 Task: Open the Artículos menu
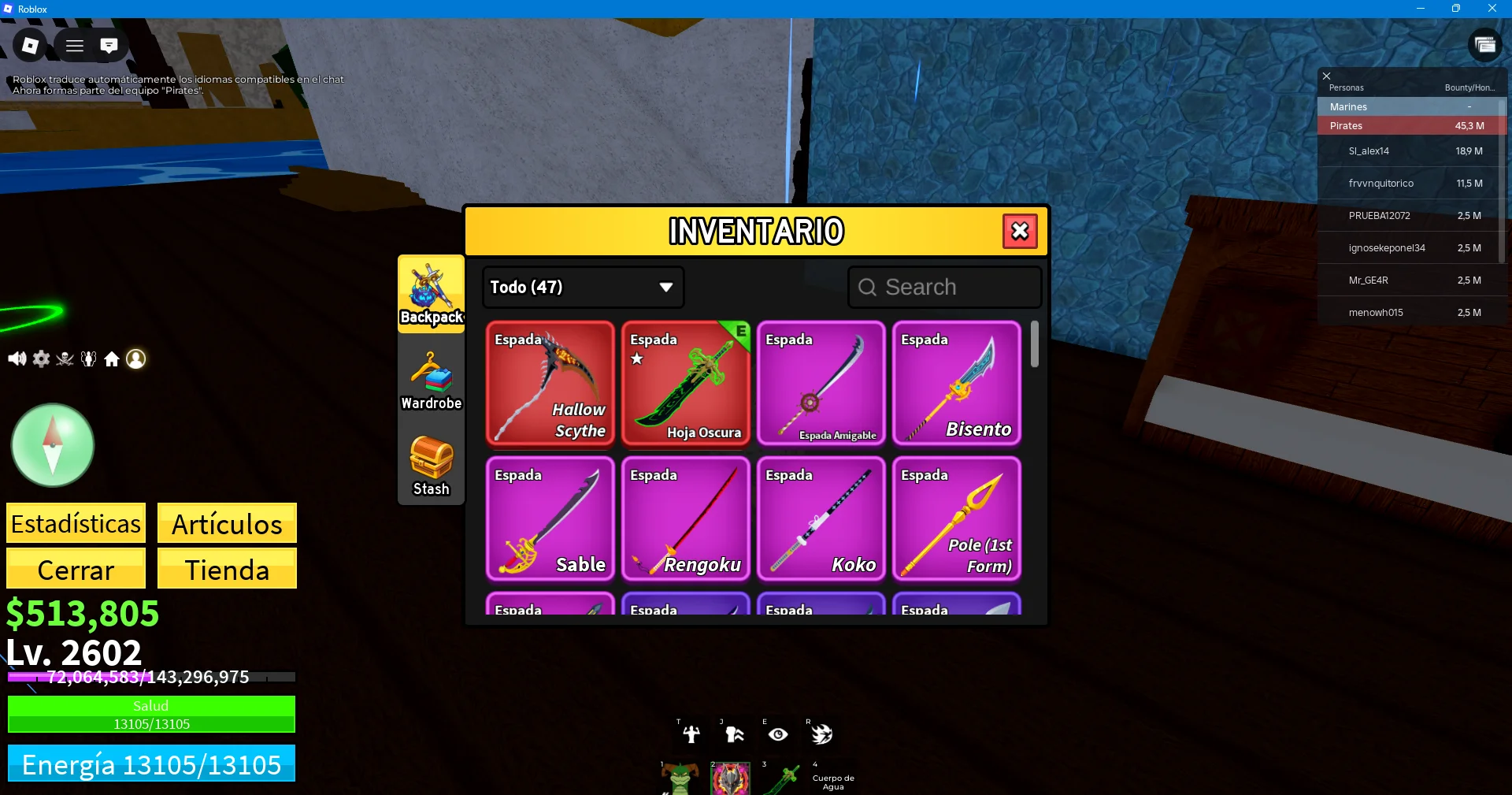point(227,523)
